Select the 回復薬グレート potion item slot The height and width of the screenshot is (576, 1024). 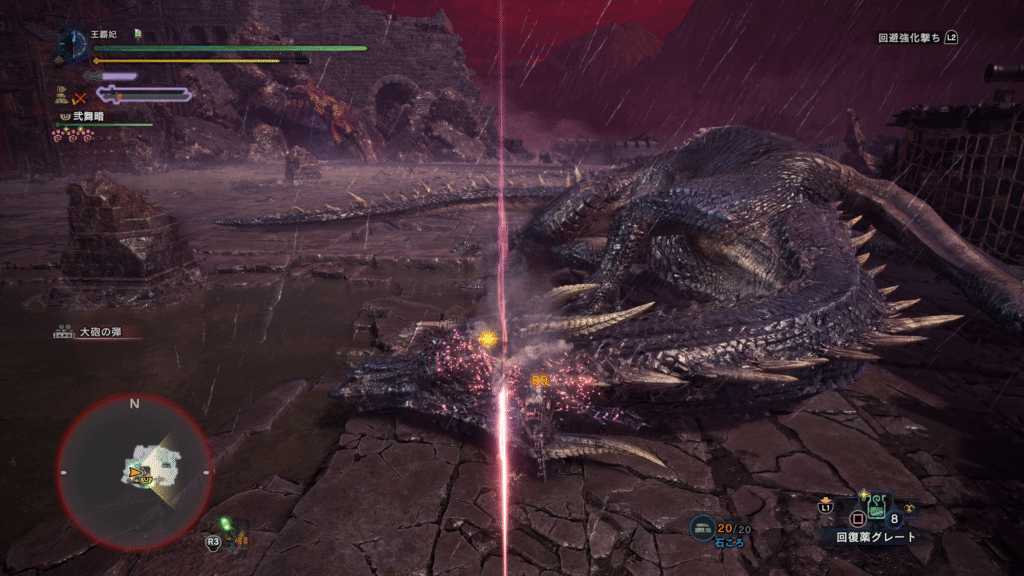[x=876, y=512]
